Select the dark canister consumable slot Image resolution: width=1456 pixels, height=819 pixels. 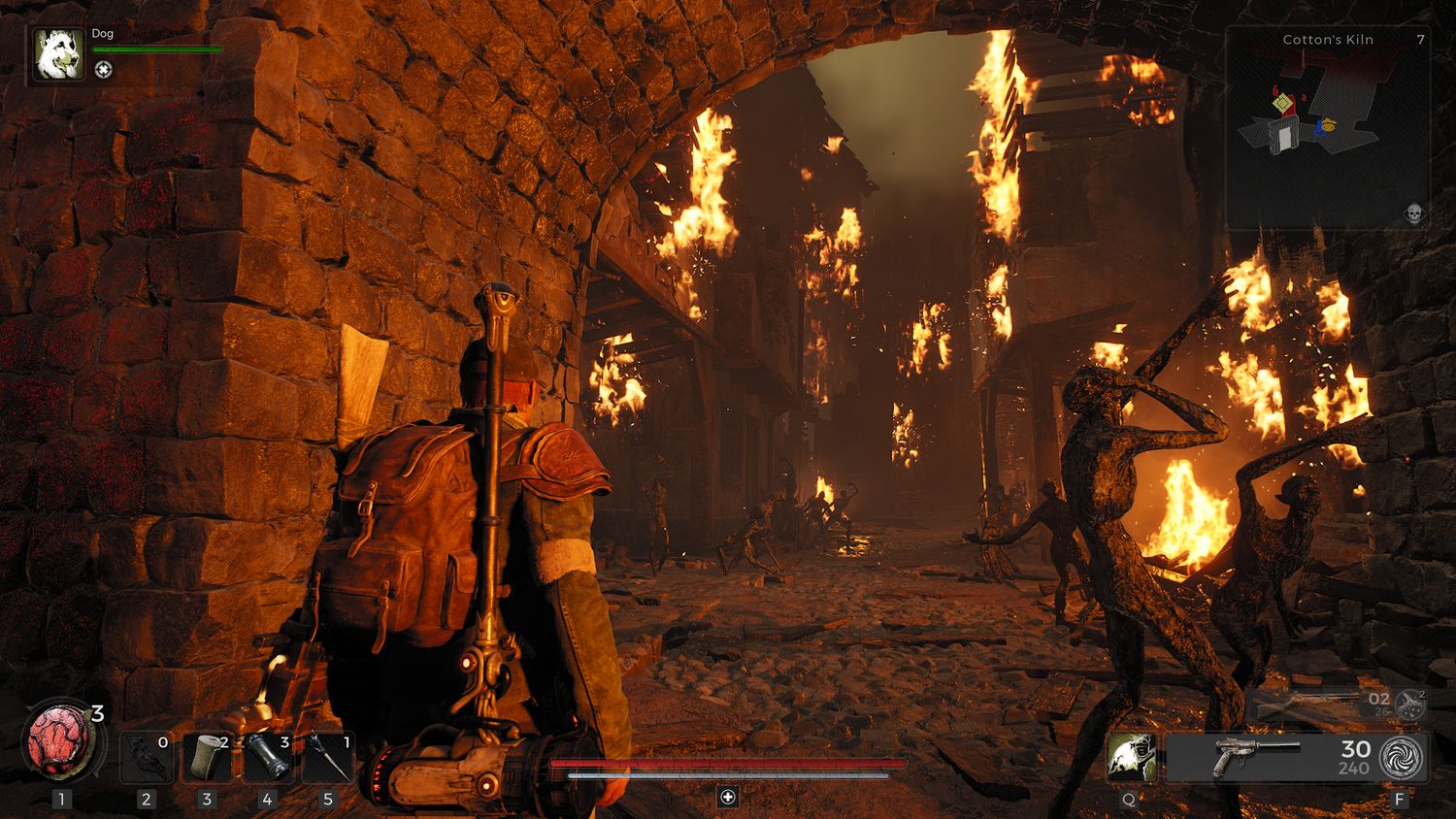pos(267,757)
